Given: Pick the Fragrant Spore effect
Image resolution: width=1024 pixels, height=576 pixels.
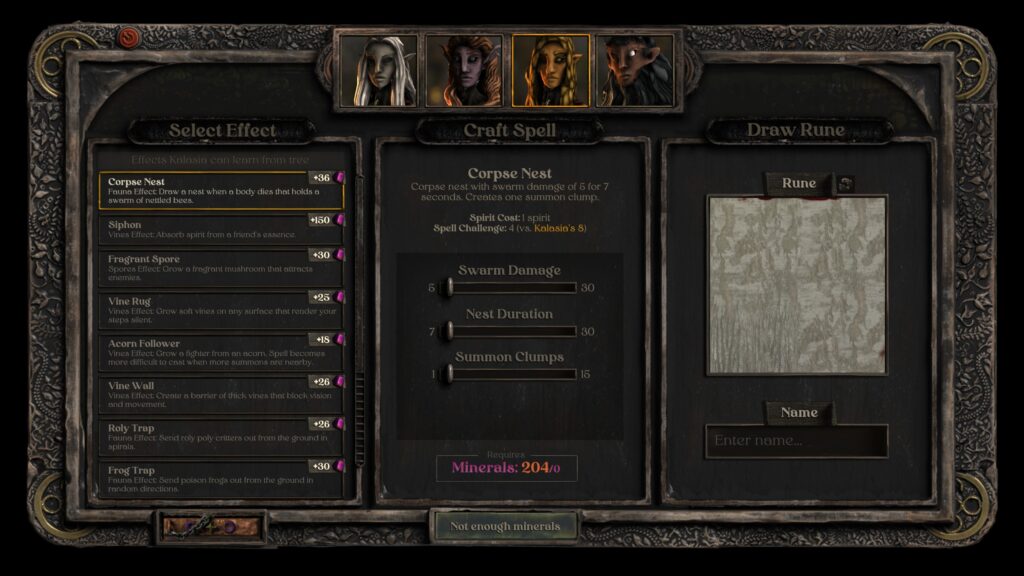Looking at the screenshot, I should (220, 266).
